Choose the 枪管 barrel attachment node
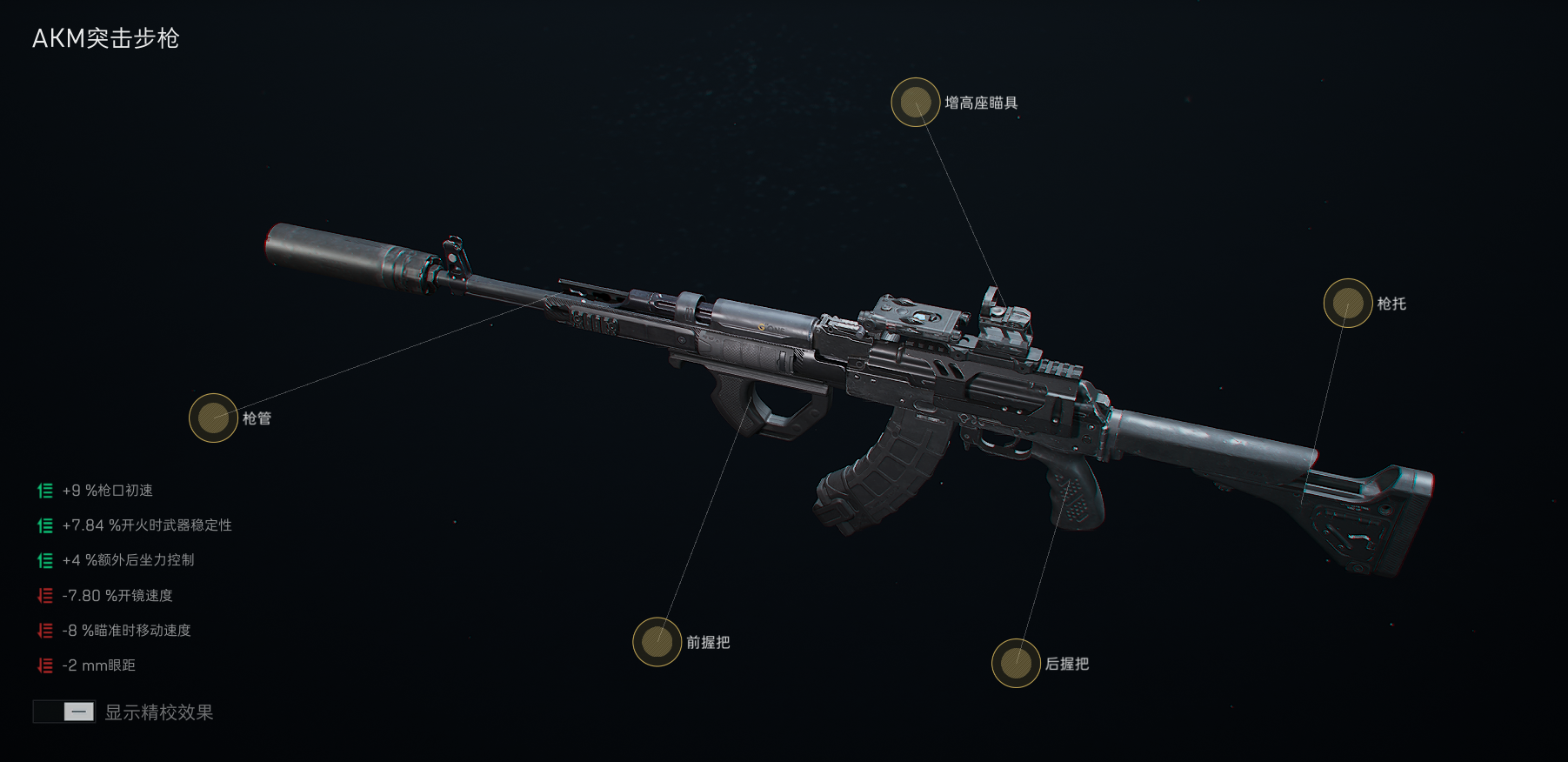This screenshot has height=762, width=1568. pos(213,418)
